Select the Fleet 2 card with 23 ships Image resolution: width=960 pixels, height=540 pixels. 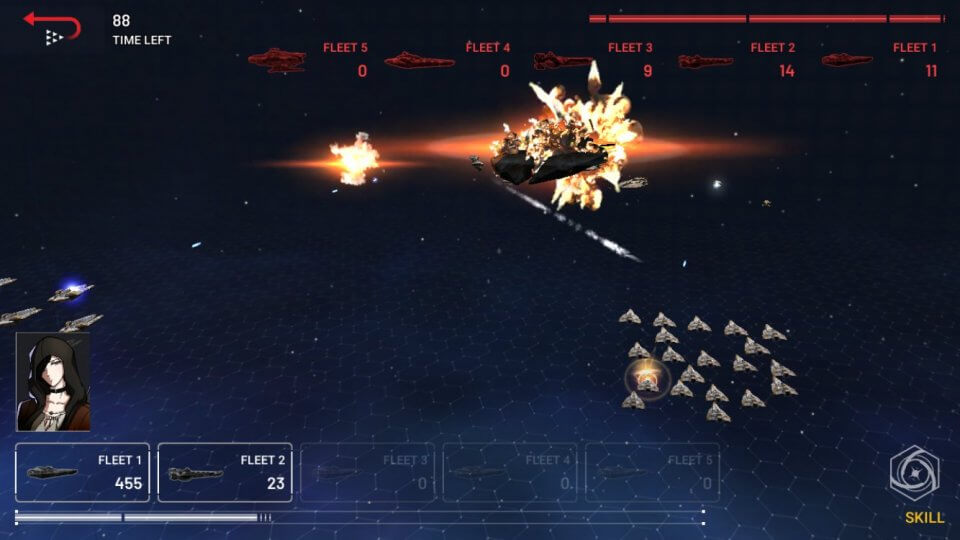[225, 472]
